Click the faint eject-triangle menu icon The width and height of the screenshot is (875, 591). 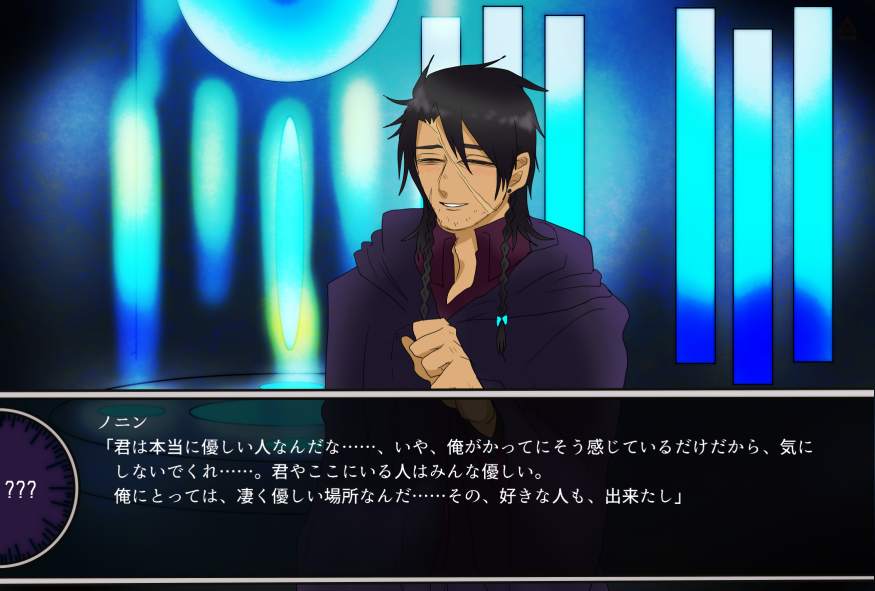tap(848, 29)
